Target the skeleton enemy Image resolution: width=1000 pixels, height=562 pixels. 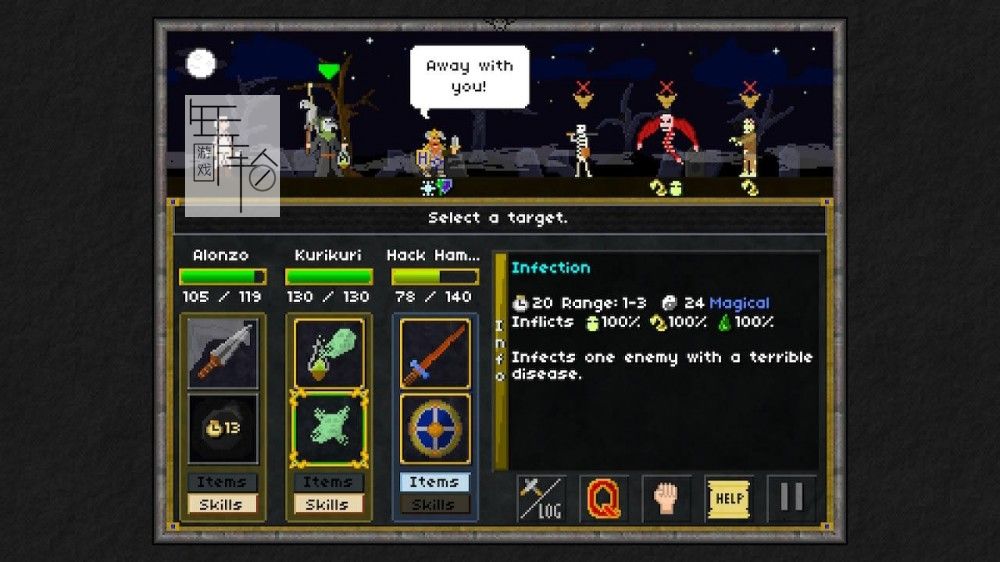581,148
